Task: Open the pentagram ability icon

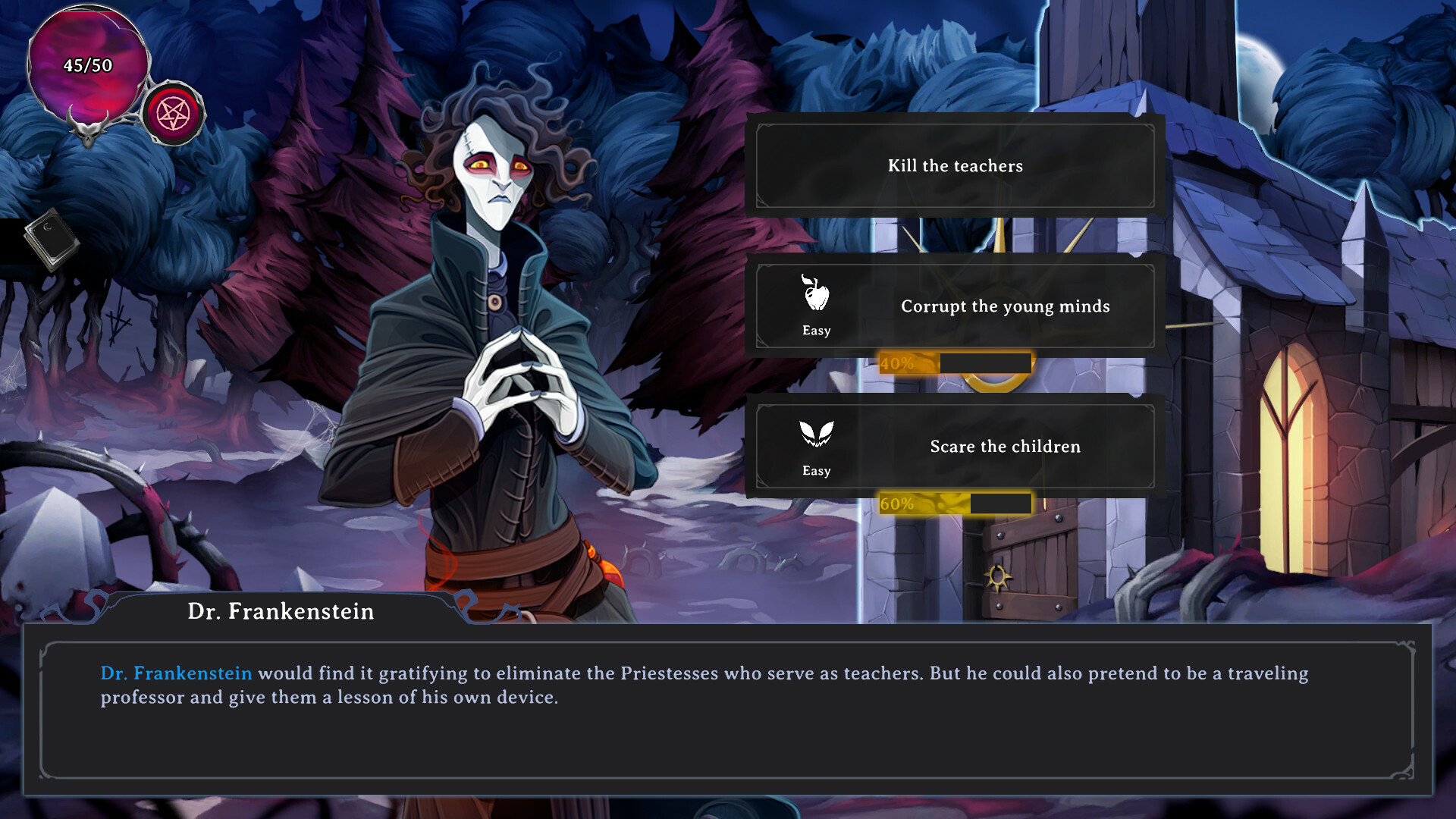Action: [x=173, y=115]
